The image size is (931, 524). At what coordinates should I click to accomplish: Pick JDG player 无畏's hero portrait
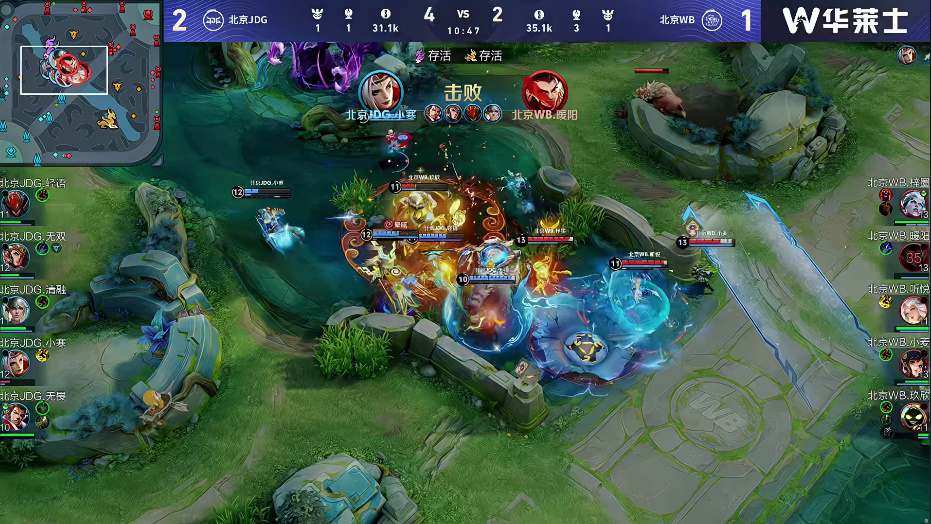[x=15, y=415]
